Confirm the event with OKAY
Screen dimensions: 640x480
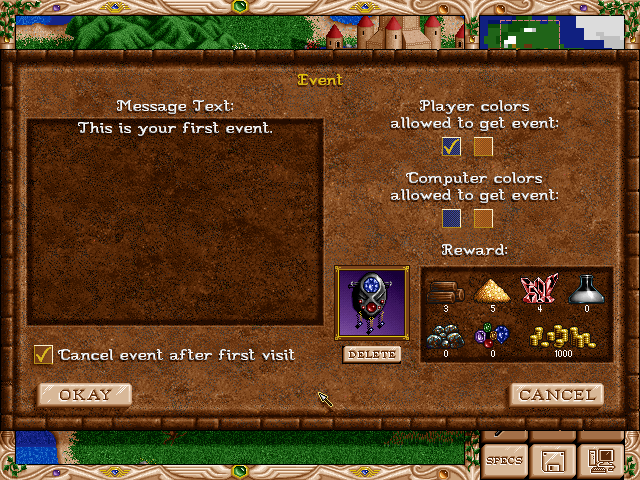click(85, 394)
